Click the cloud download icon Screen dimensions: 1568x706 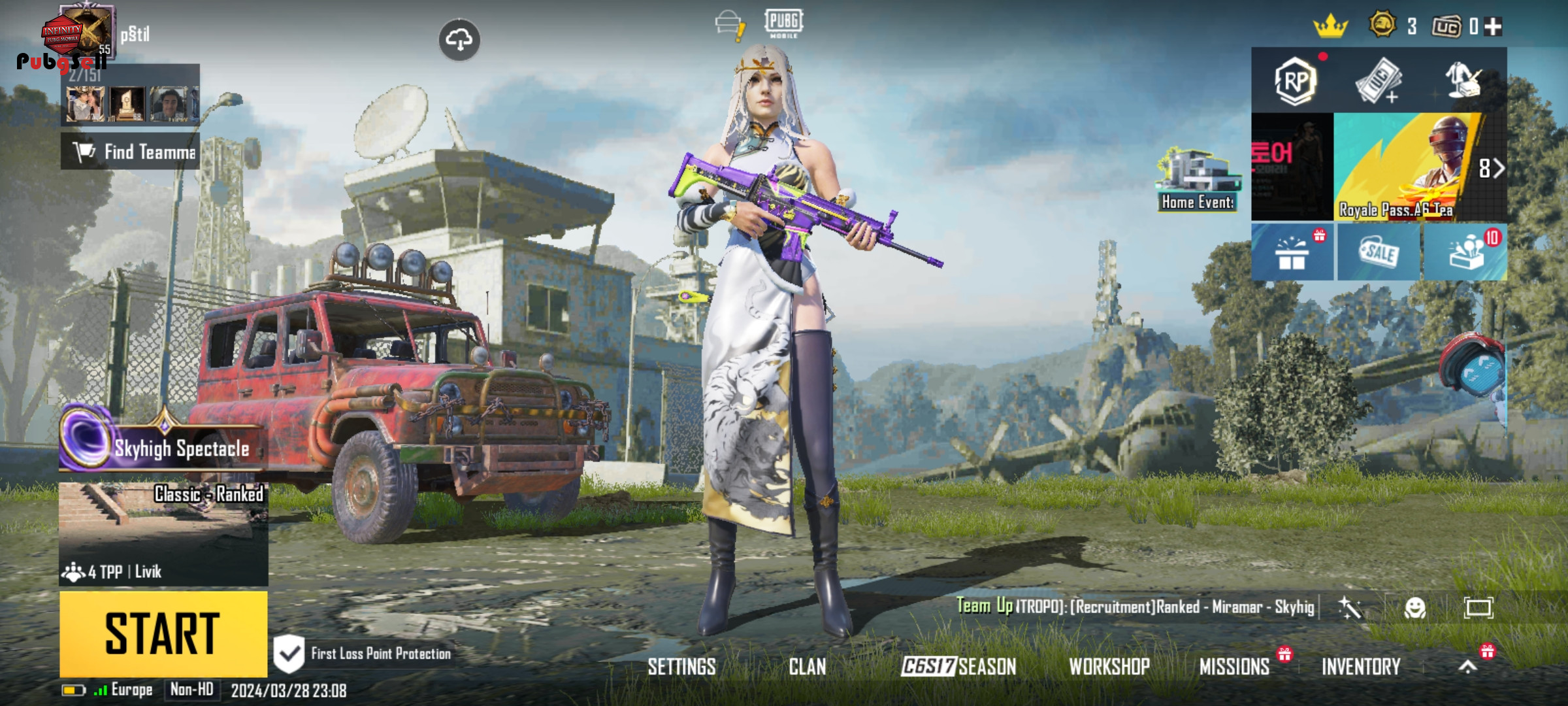tap(459, 40)
